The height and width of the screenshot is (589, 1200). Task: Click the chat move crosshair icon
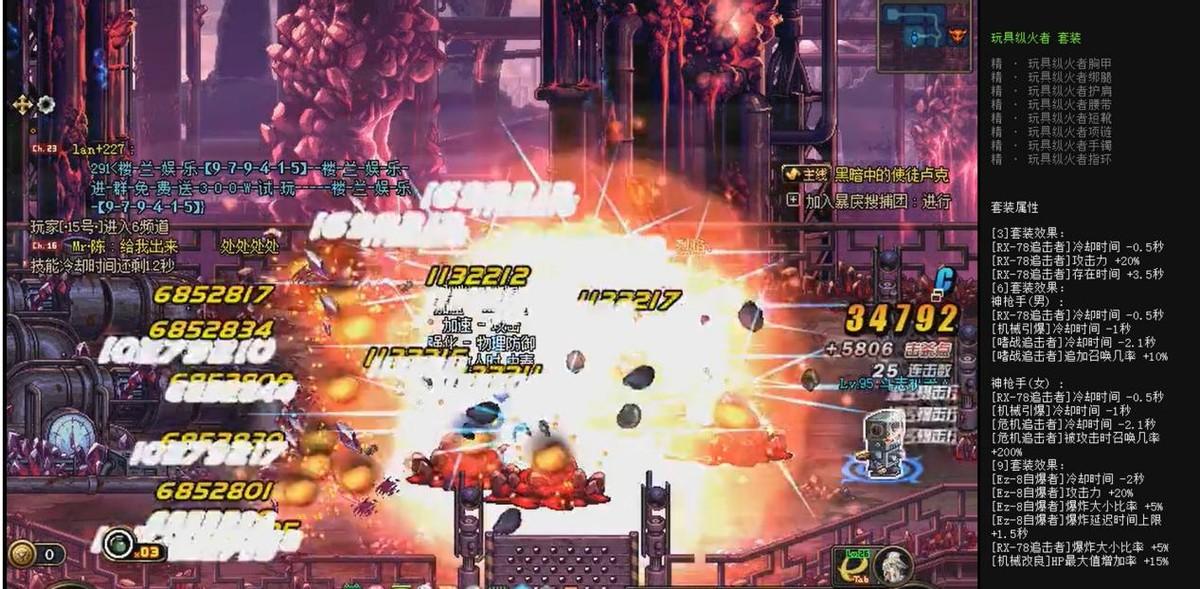pyautogui.click(x=23, y=104)
